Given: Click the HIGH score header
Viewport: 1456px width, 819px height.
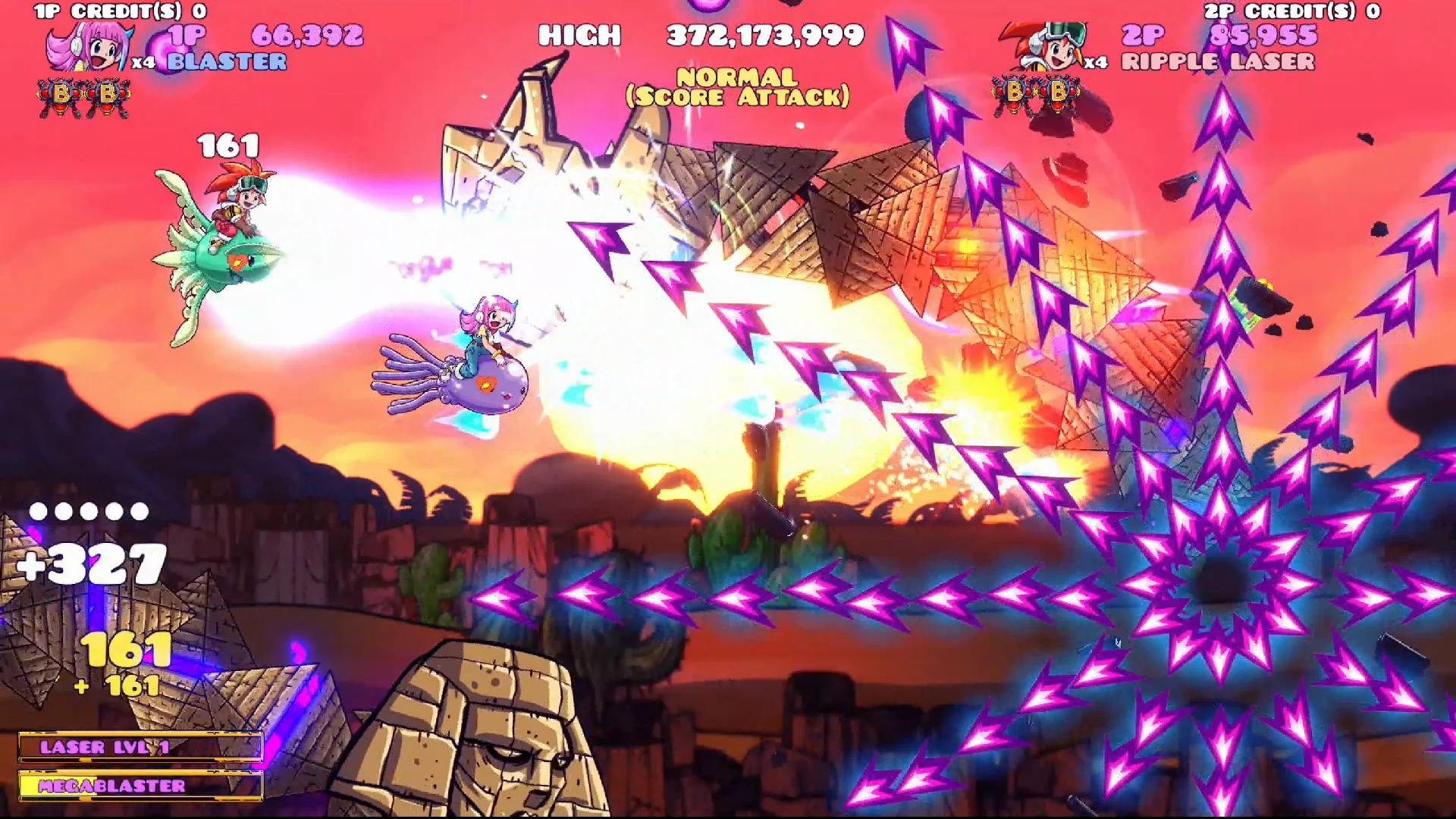Looking at the screenshot, I should tap(579, 36).
